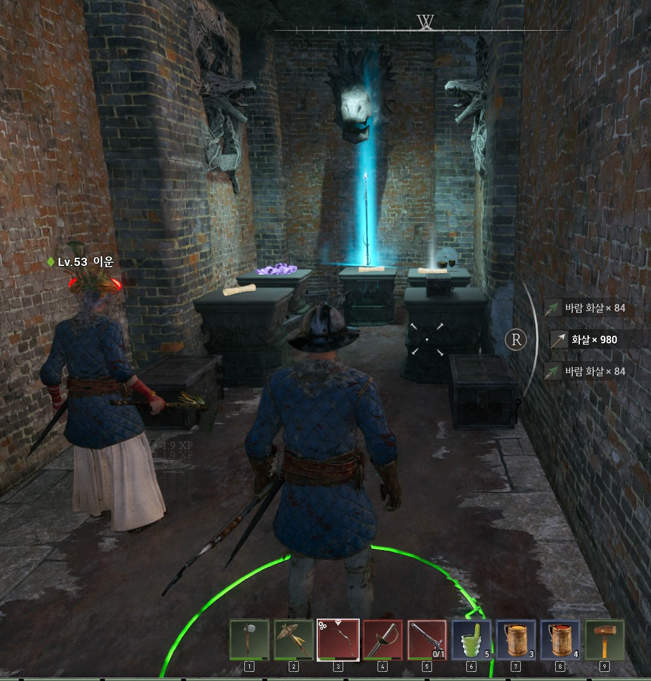
Task: Select the tankard in hotbar slot 7
Action: pos(516,639)
